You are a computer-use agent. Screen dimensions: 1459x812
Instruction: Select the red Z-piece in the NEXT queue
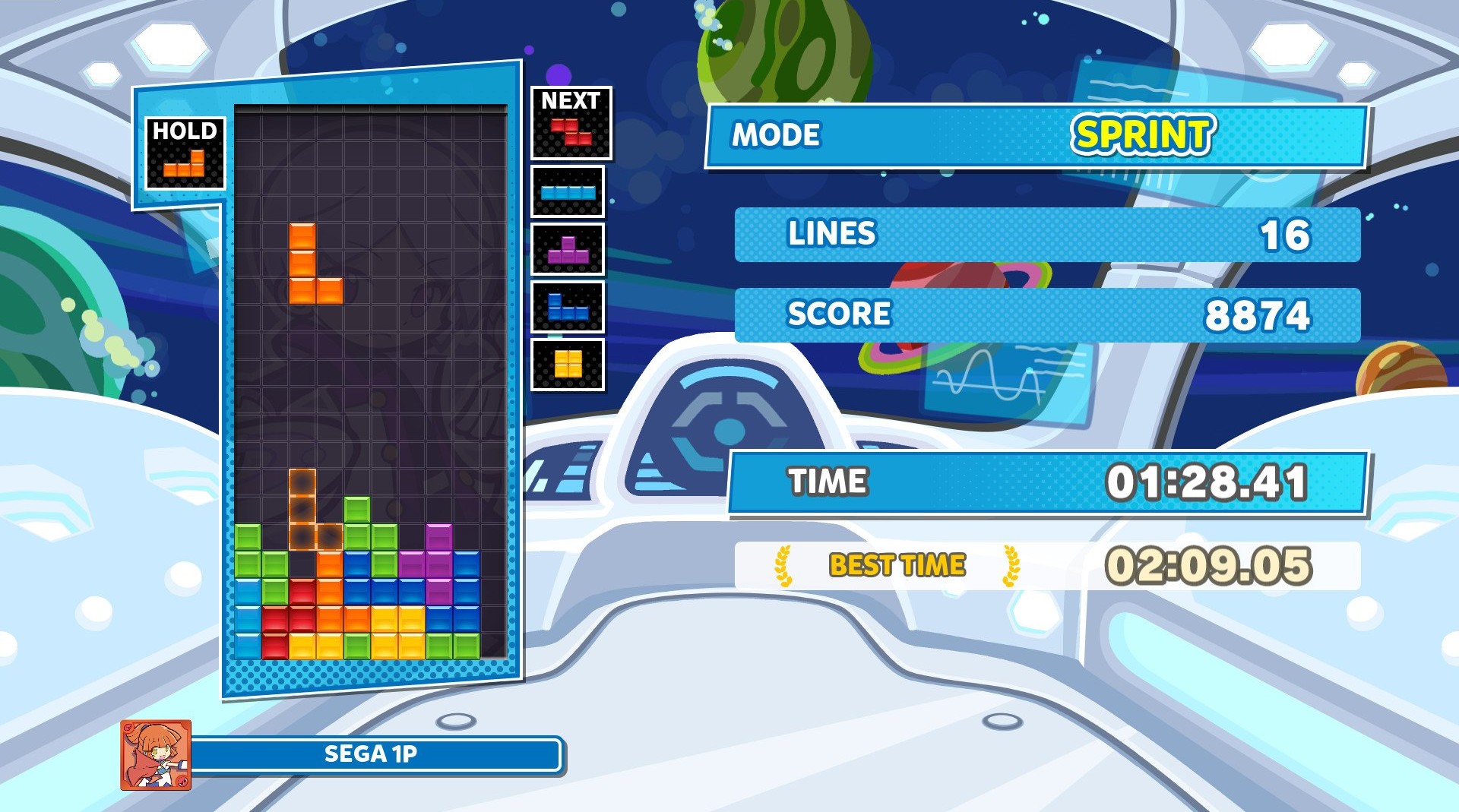tap(571, 131)
